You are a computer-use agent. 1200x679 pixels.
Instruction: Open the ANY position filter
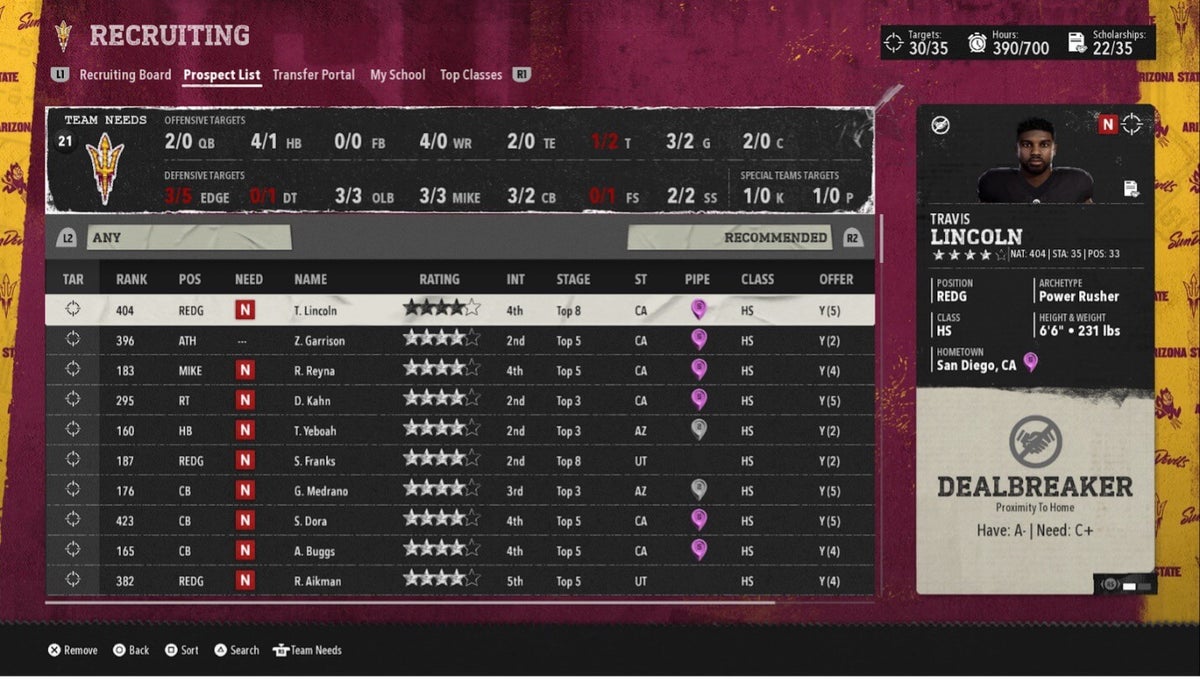190,238
